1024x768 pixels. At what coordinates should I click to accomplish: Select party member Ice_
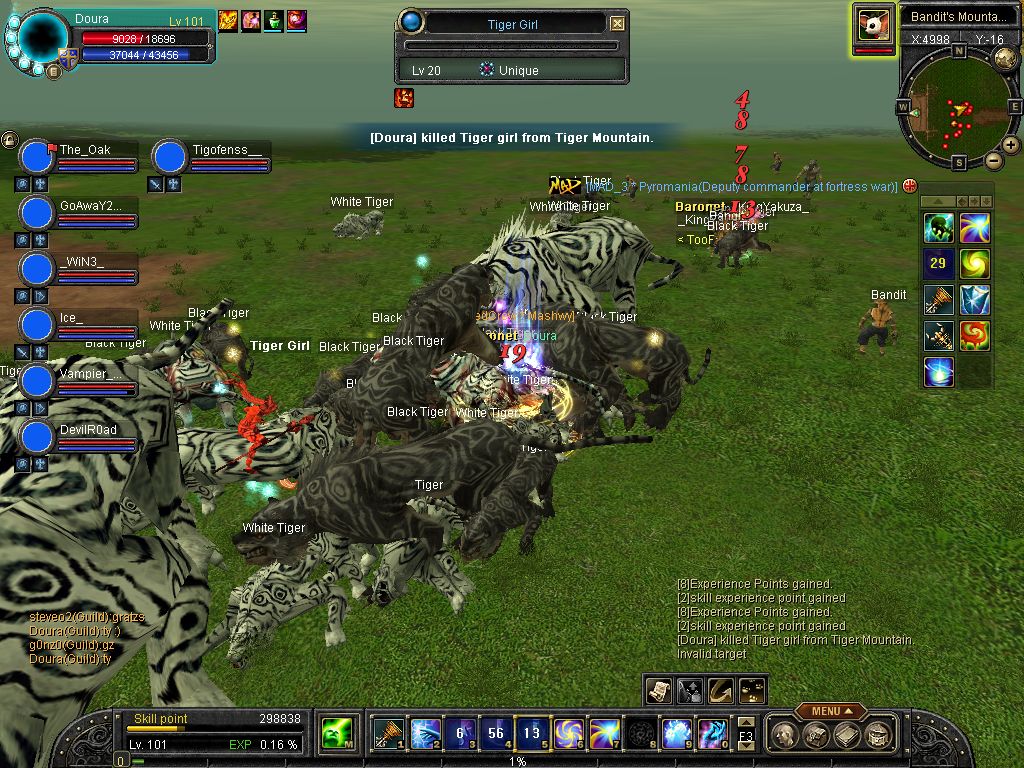click(37, 325)
